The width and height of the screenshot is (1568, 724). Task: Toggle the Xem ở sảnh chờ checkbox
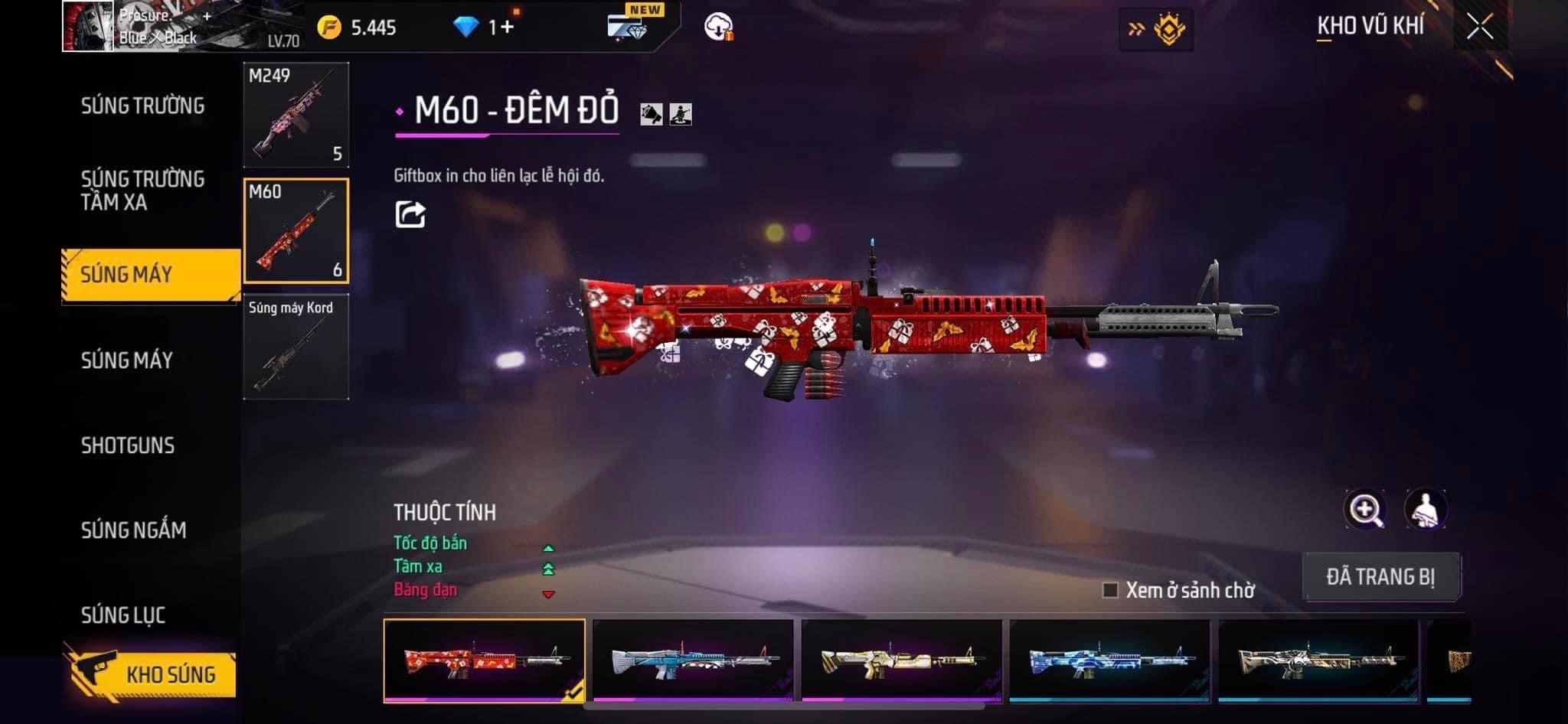pyautogui.click(x=1110, y=590)
